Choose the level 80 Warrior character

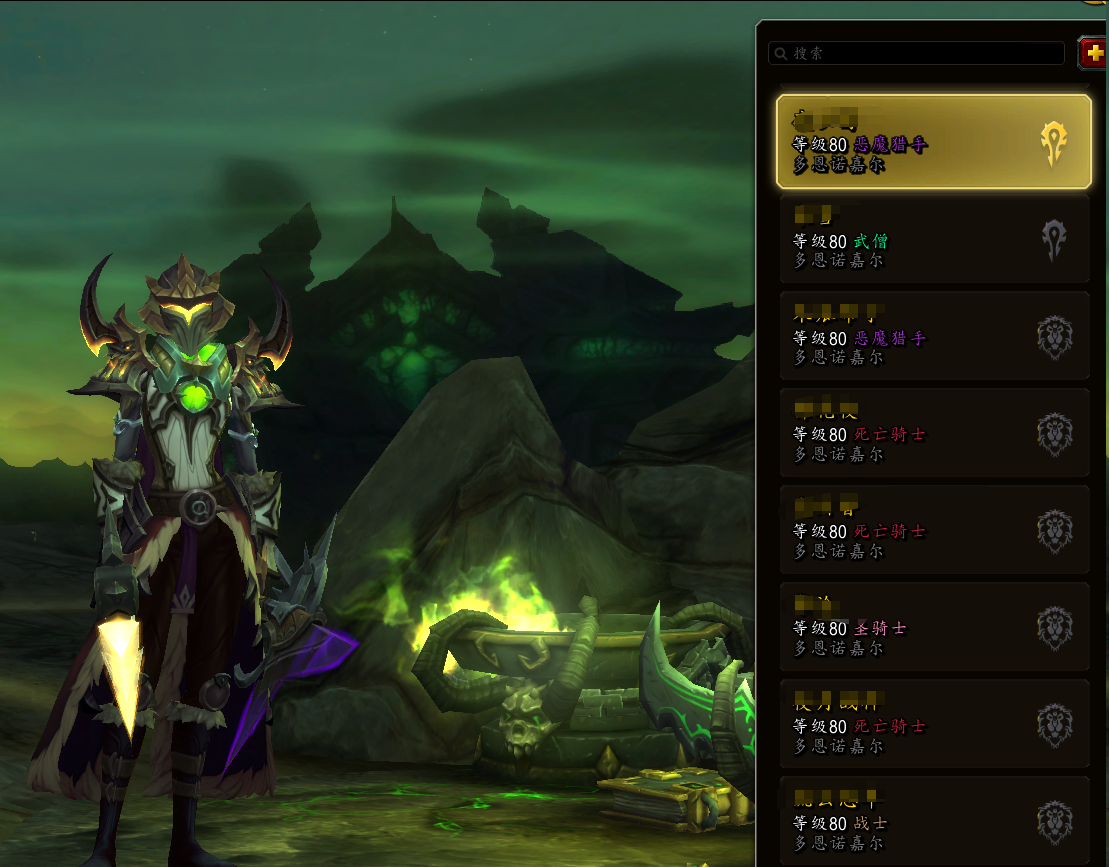[x=933, y=821]
